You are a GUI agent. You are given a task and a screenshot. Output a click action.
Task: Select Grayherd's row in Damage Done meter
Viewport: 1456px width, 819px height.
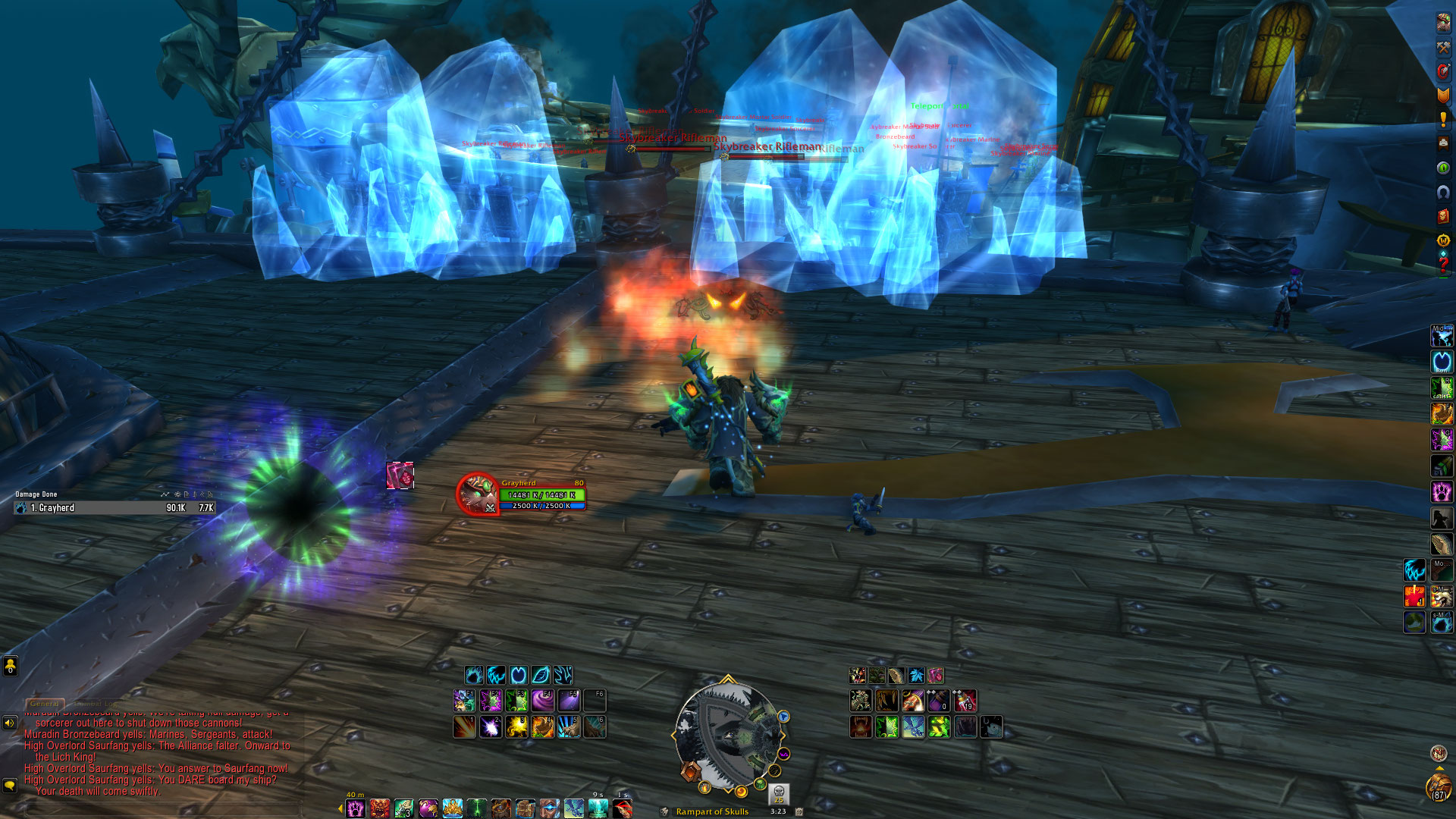coord(114,508)
